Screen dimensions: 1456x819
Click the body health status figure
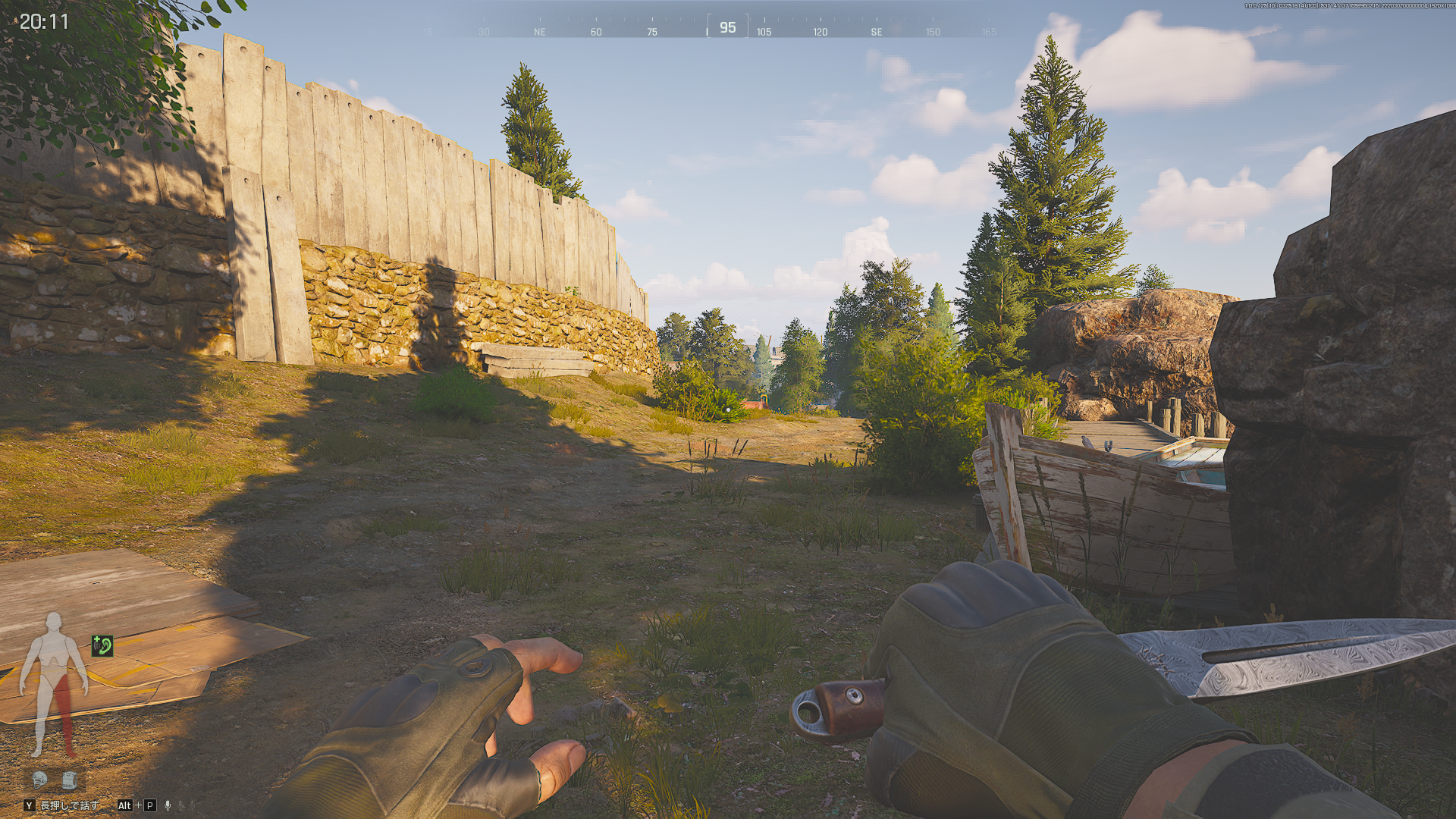54,684
